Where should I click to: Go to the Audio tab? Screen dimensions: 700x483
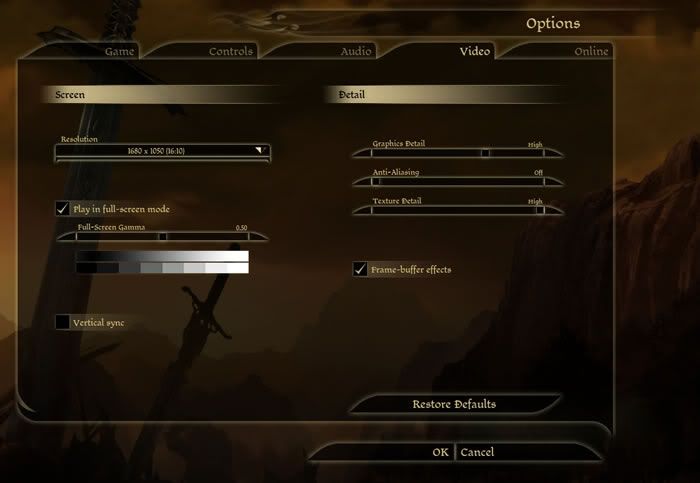(x=355, y=51)
